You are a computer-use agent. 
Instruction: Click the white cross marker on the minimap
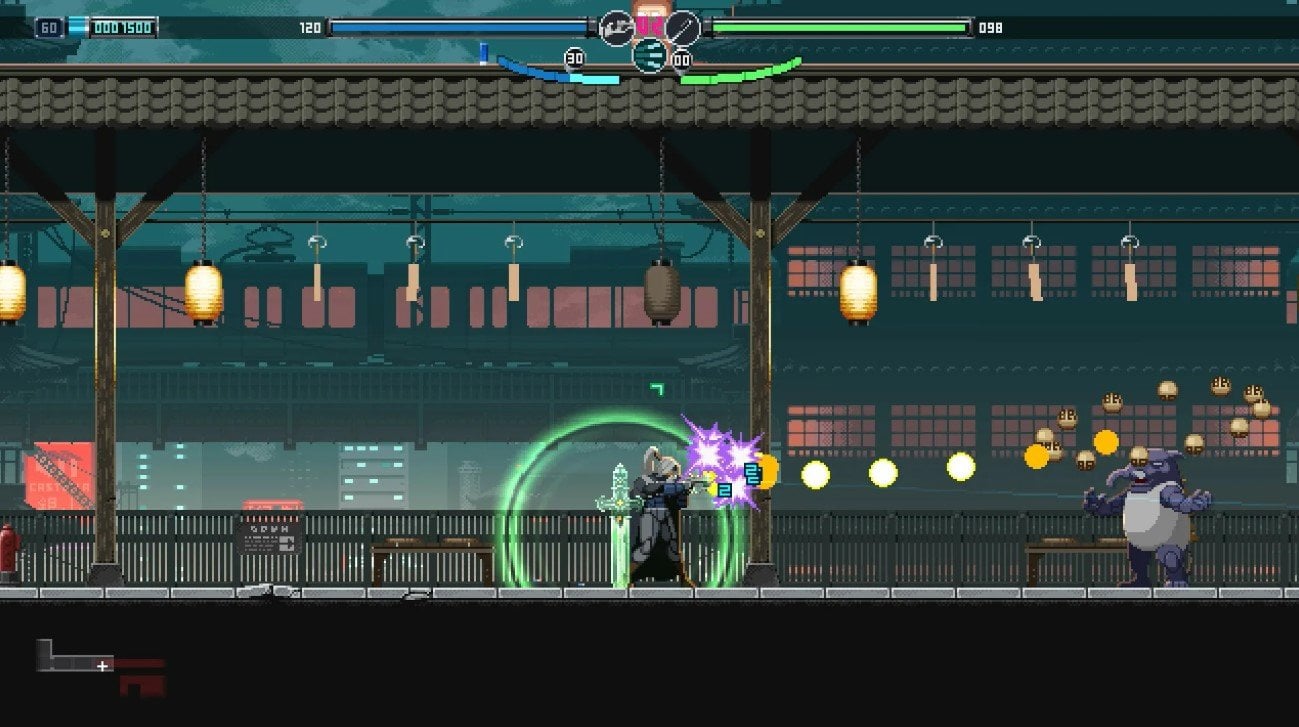click(x=100, y=665)
